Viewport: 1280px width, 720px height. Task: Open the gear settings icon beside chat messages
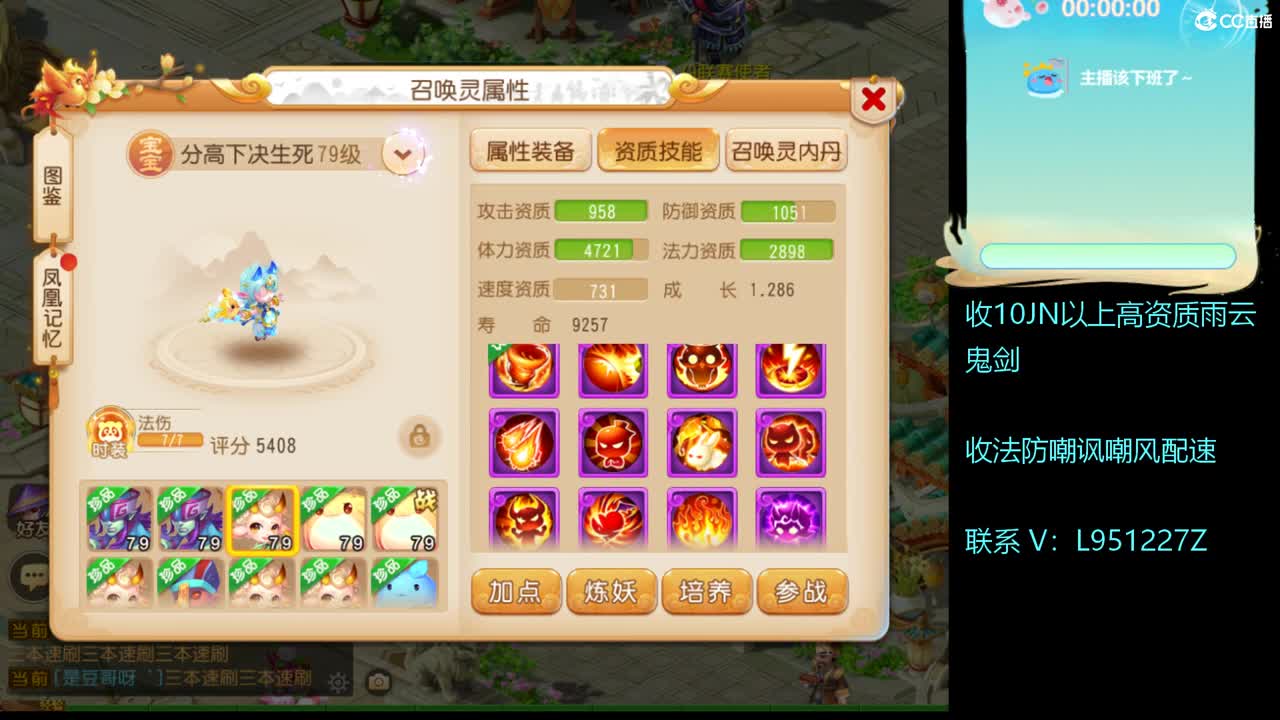pyautogui.click(x=337, y=683)
